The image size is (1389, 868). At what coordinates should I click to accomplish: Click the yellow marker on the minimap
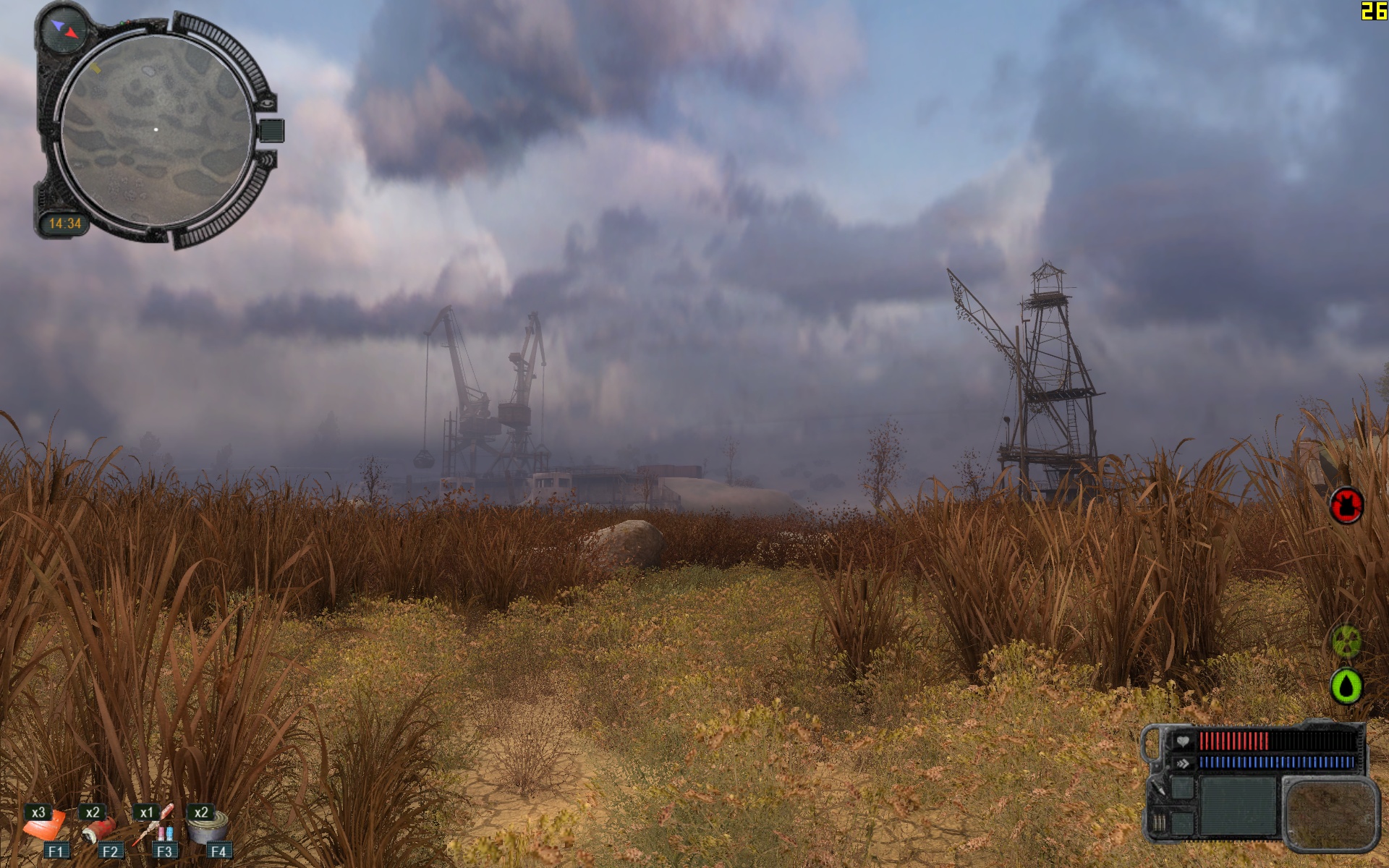[95, 69]
